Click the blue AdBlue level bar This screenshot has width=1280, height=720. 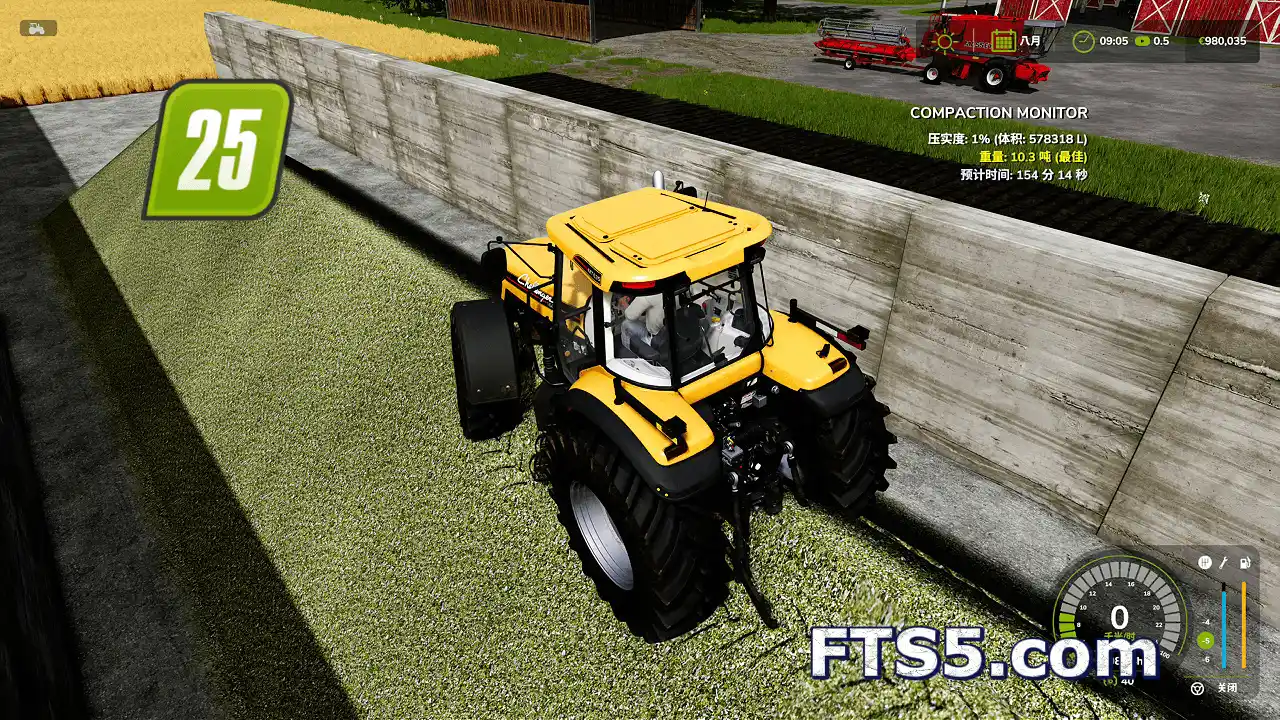(1224, 628)
